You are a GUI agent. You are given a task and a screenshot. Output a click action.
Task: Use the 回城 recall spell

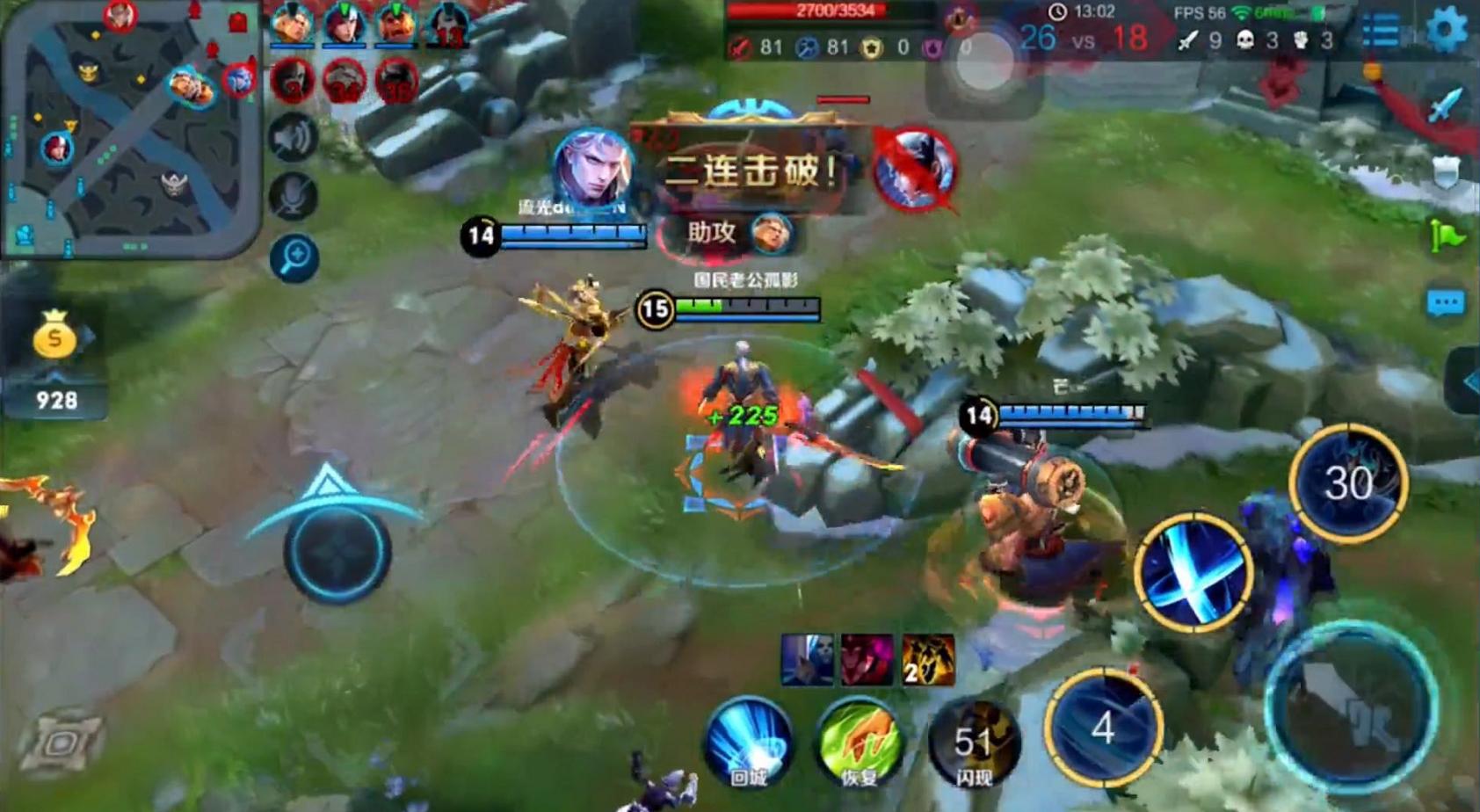[749, 745]
